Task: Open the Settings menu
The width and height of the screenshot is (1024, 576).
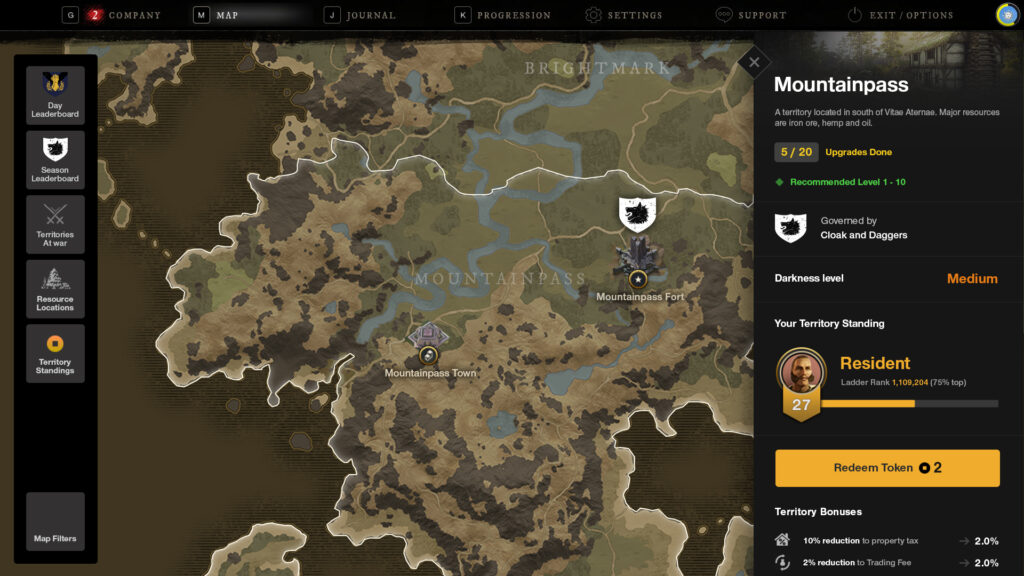Action: 634,15
